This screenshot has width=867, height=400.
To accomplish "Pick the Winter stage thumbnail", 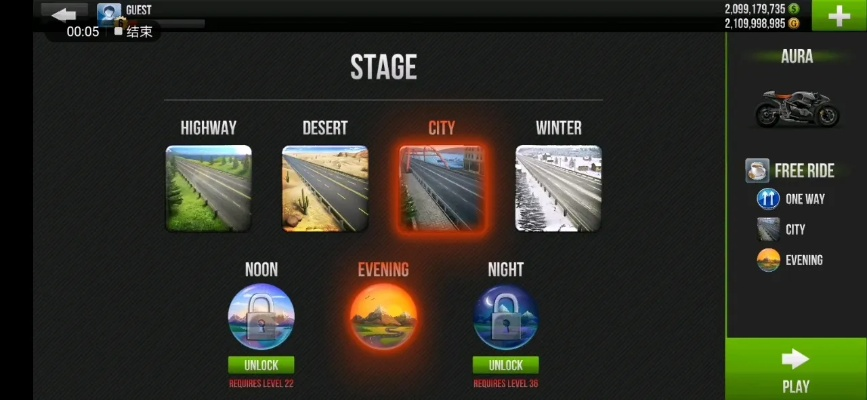I will coord(558,188).
